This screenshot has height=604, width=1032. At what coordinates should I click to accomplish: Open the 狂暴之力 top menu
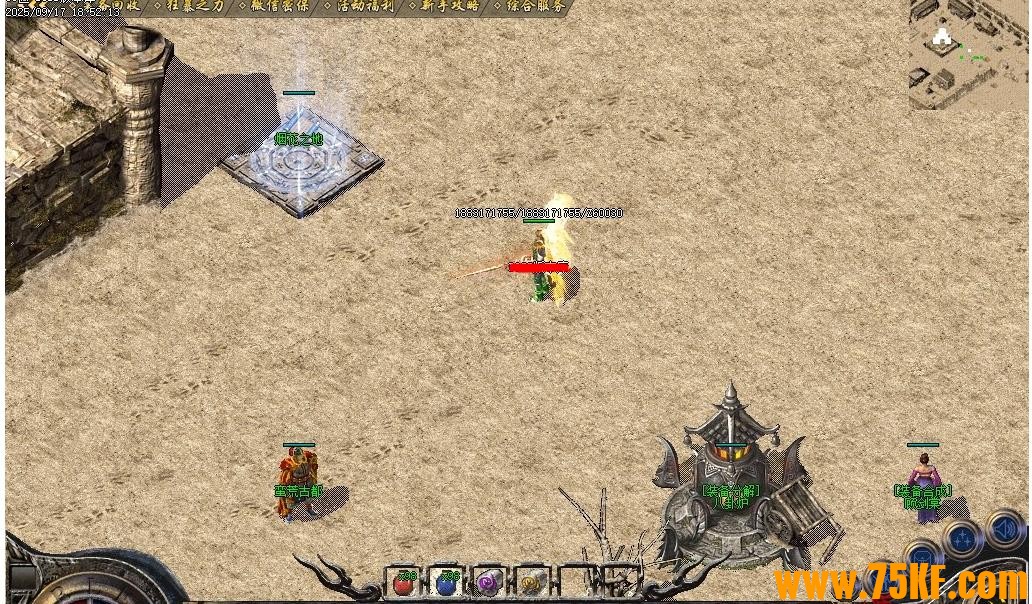[x=196, y=6]
